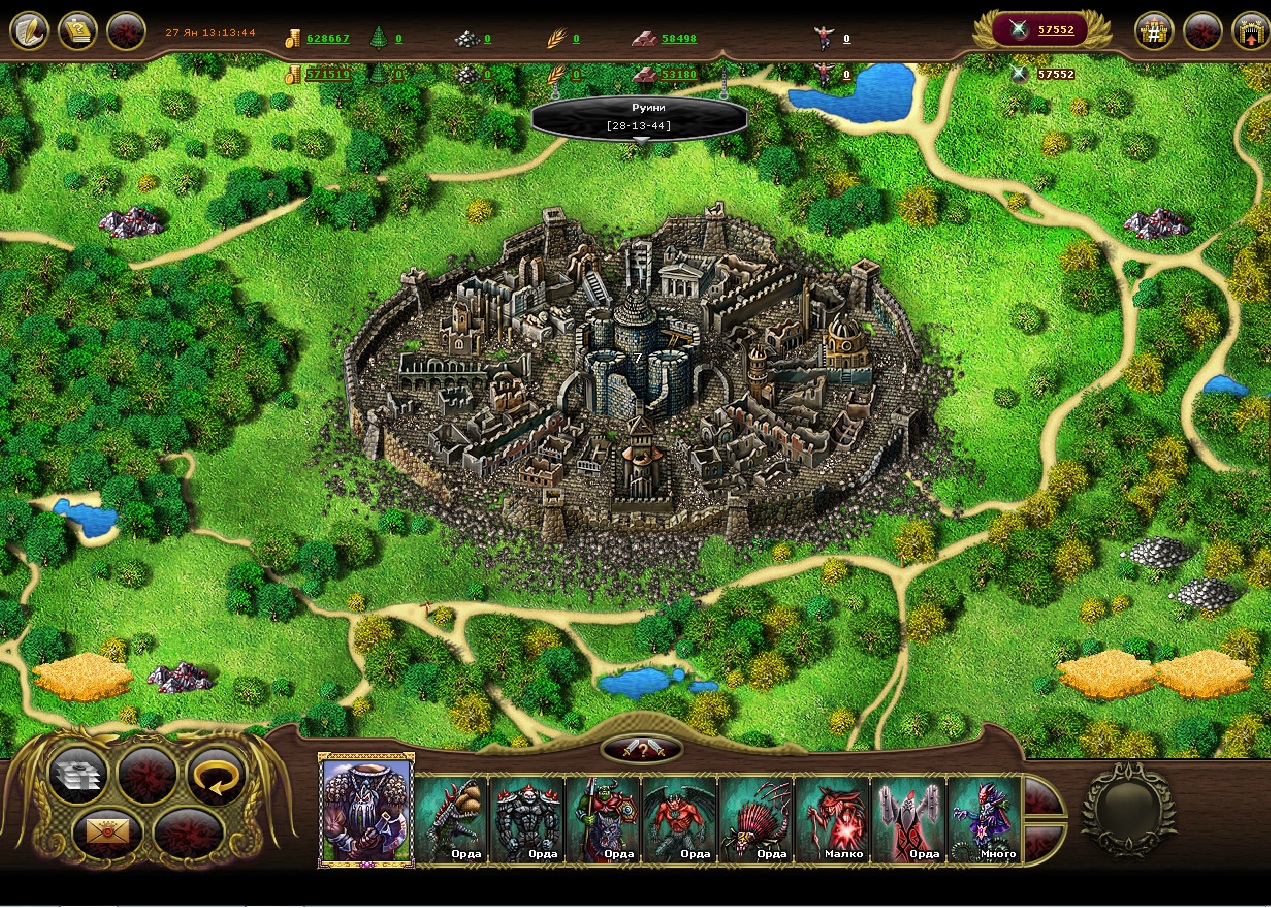Open the help scroll with question mark
Image resolution: width=1271 pixels, height=908 pixels.
pos(78,31)
